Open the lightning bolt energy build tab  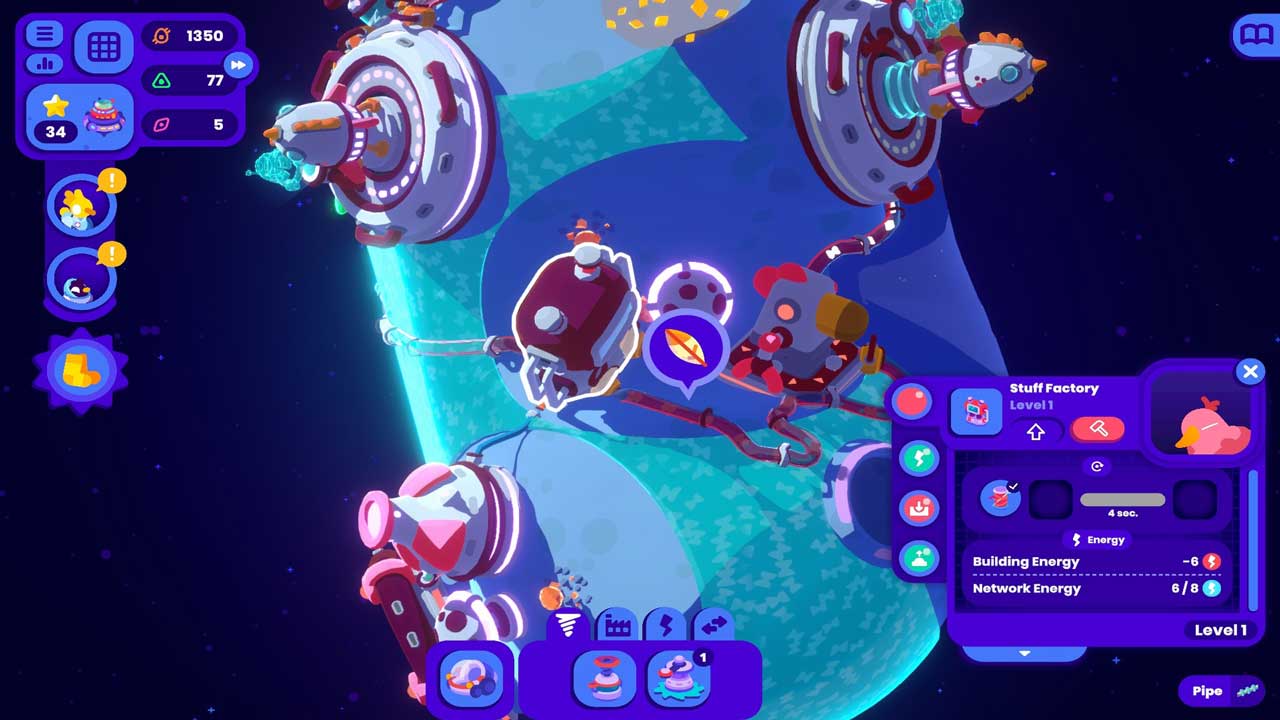click(665, 626)
